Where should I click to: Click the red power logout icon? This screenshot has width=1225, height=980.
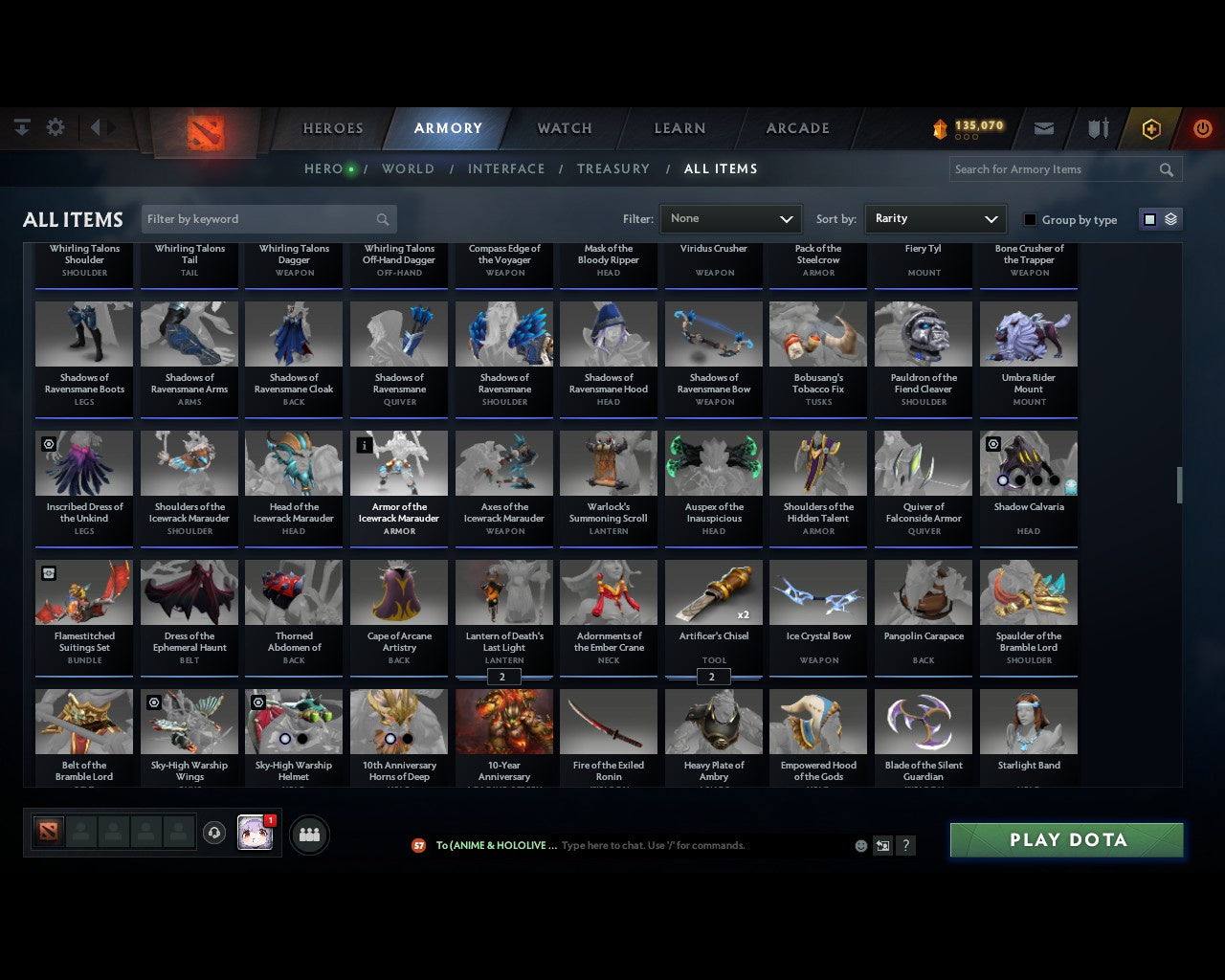click(1202, 127)
